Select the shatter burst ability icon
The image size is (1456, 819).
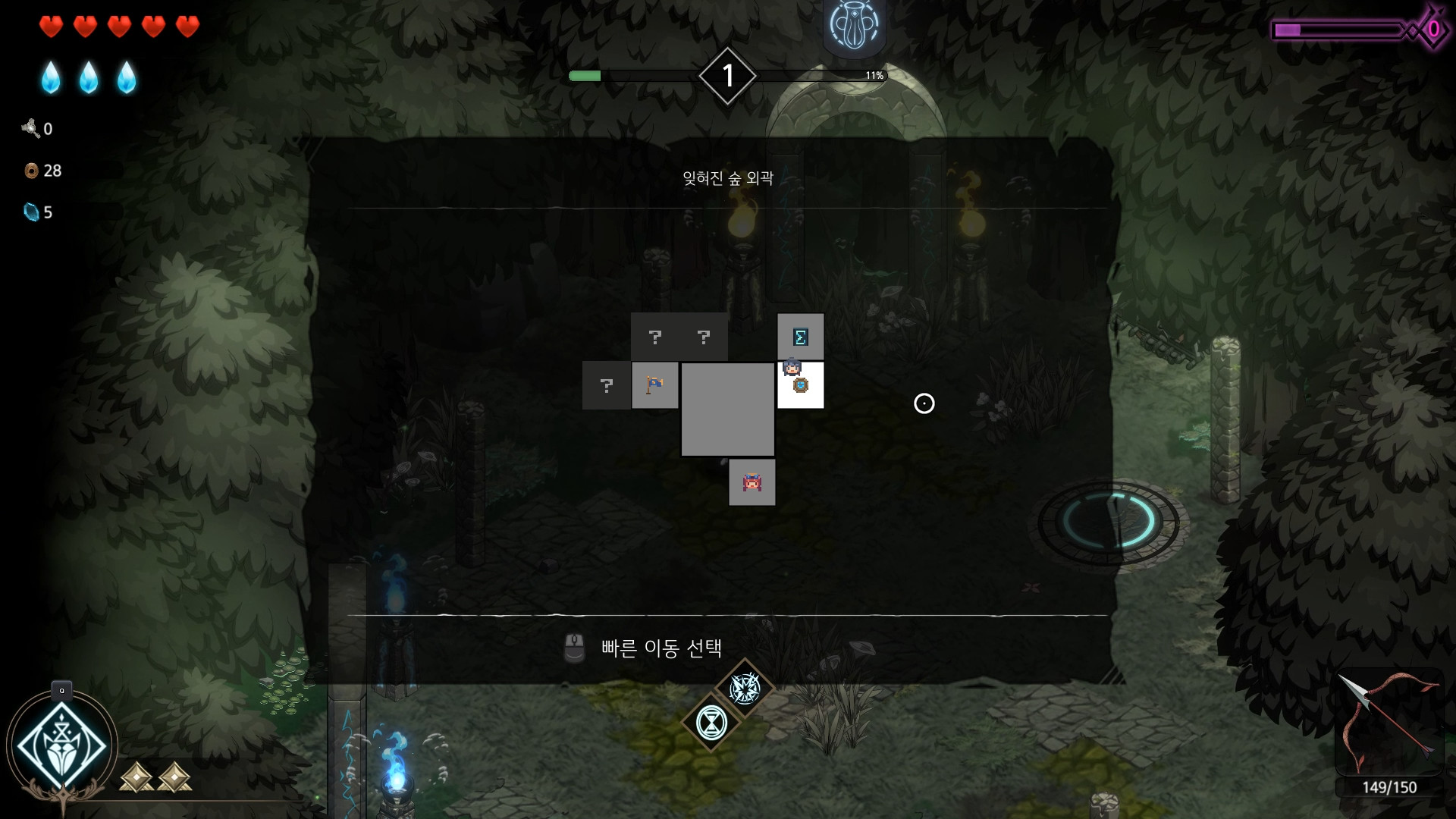pyautogui.click(x=746, y=689)
